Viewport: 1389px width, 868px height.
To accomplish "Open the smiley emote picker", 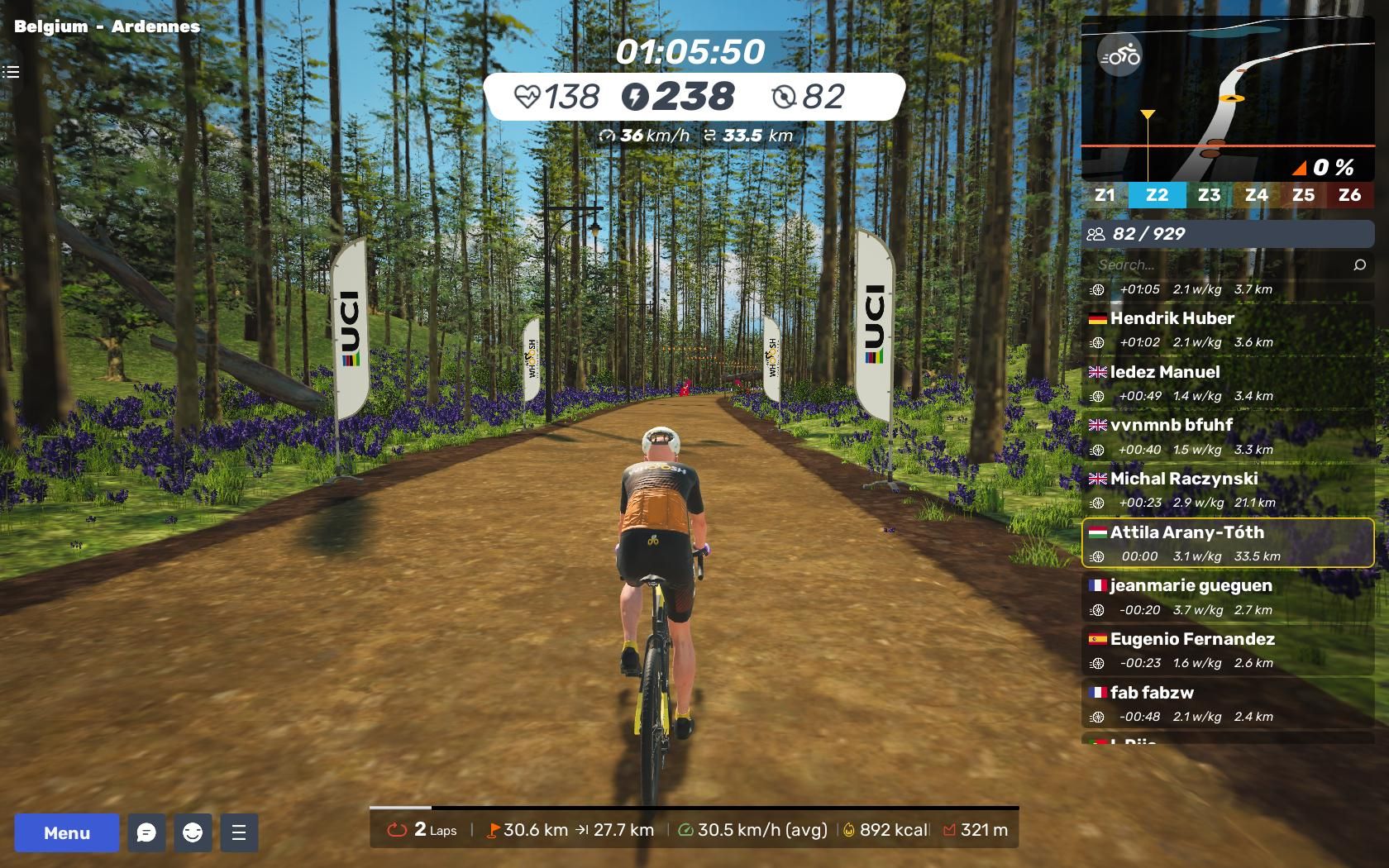I will (193, 832).
